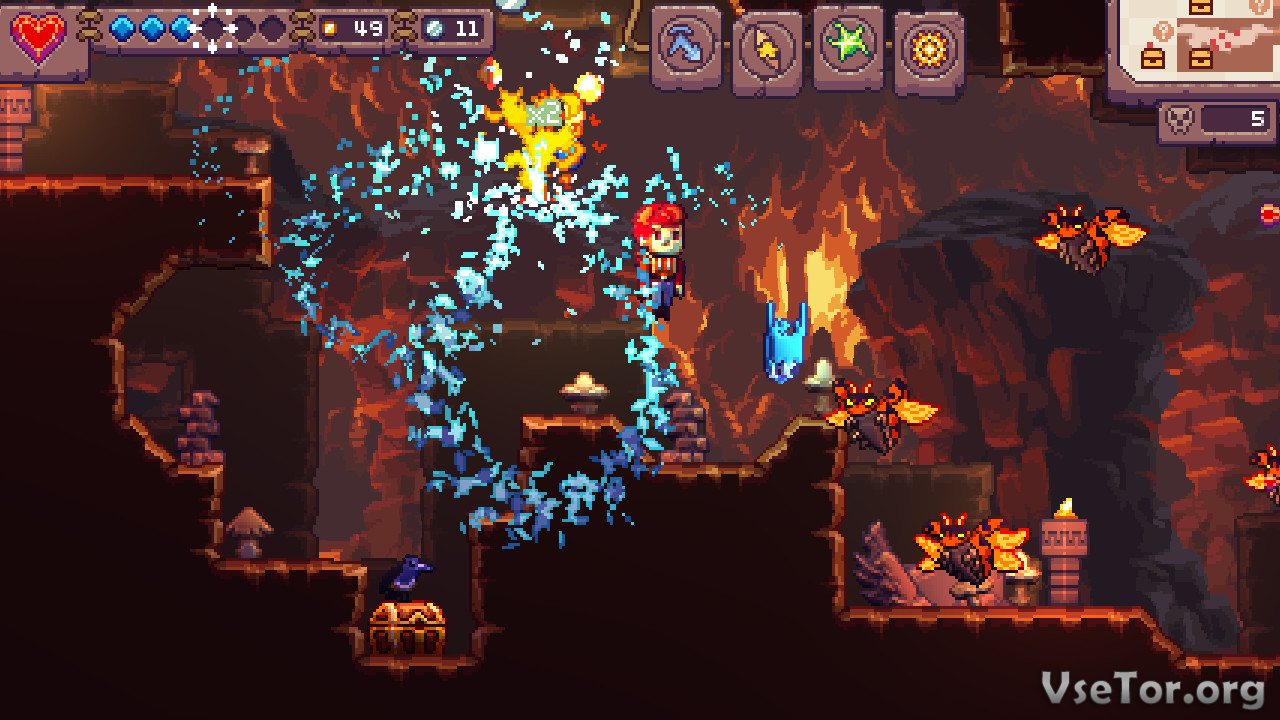This screenshot has height=720, width=1280.
Task: Open the minimap in the corner
Action: [x=1194, y=42]
